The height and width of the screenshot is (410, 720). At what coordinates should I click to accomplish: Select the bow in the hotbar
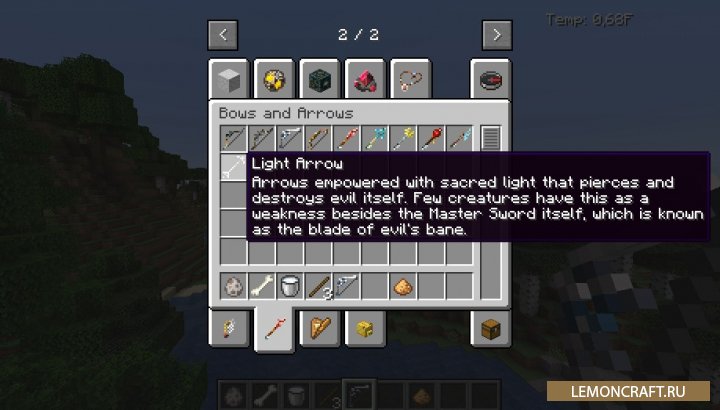pos(346,286)
